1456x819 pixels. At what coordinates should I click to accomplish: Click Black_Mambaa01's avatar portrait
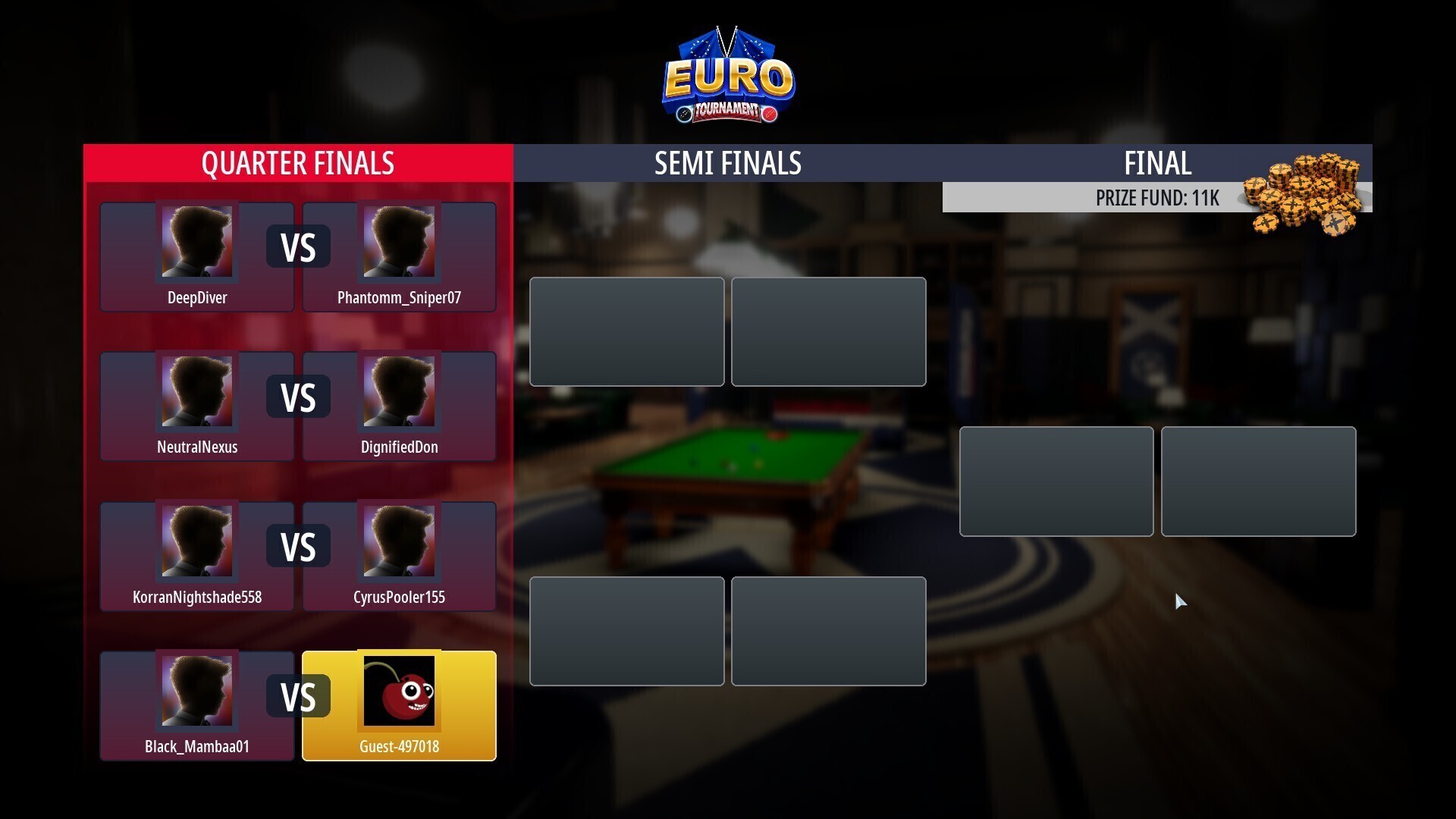pos(196,689)
